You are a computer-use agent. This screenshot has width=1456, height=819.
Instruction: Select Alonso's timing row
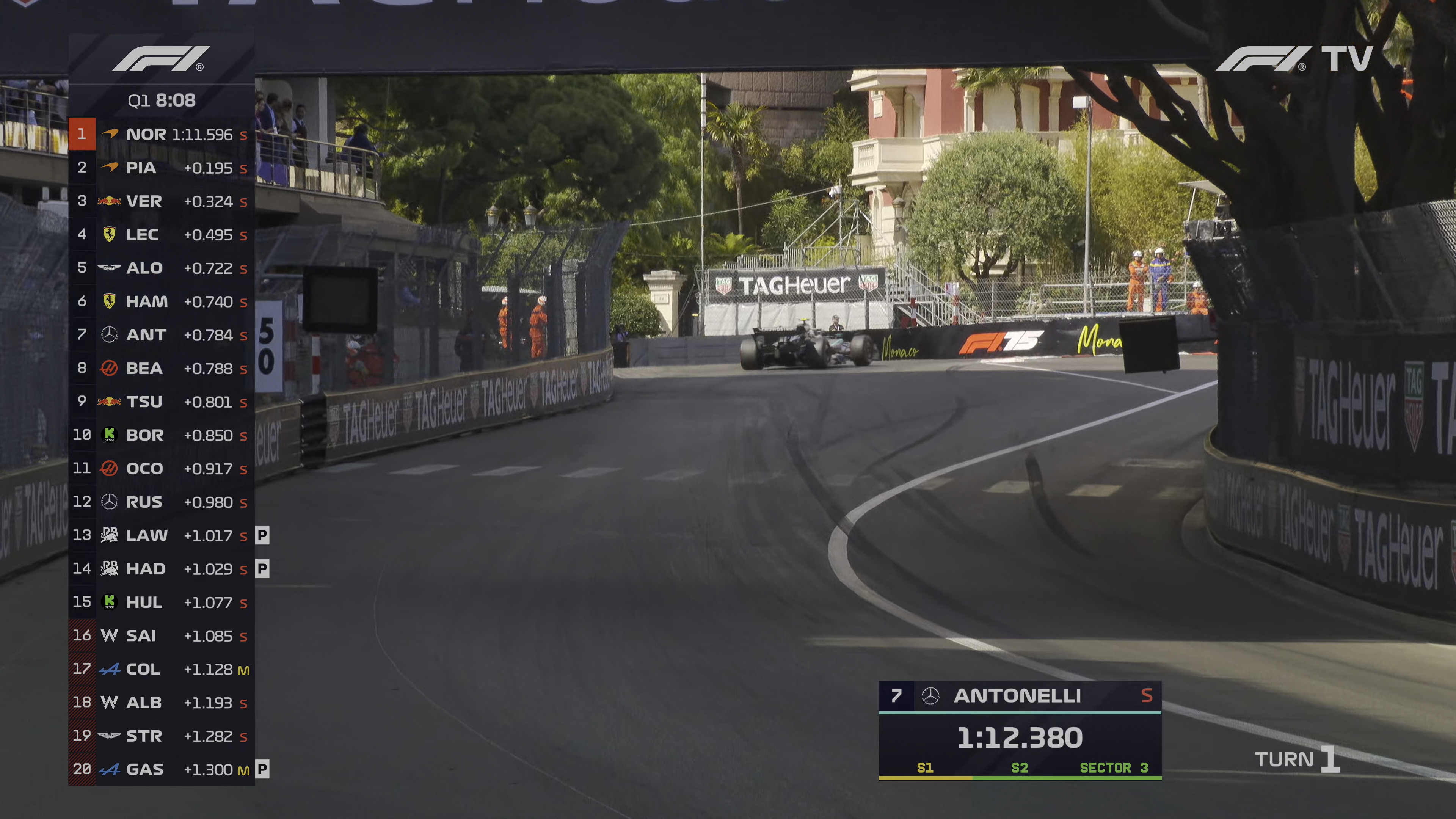161,268
